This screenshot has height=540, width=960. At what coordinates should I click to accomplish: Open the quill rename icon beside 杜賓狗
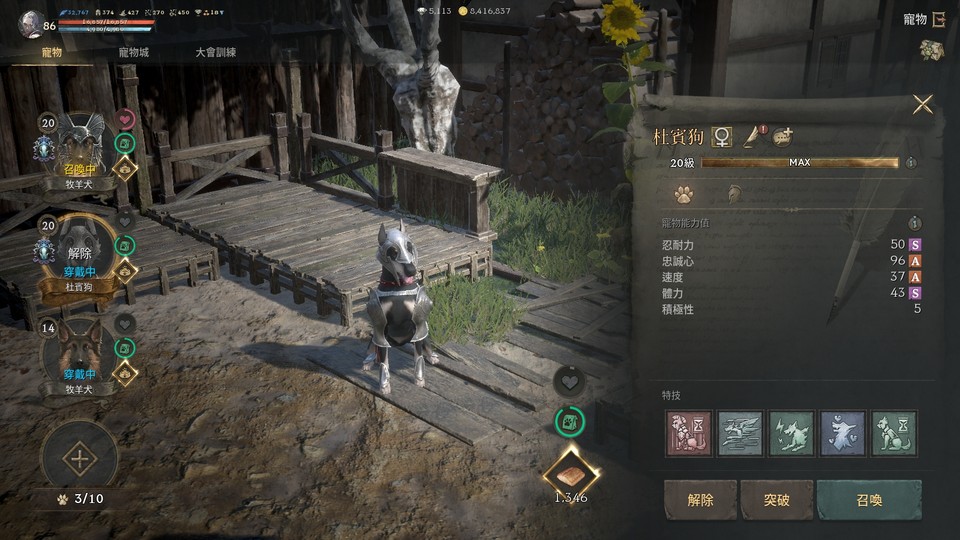coord(753,137)
